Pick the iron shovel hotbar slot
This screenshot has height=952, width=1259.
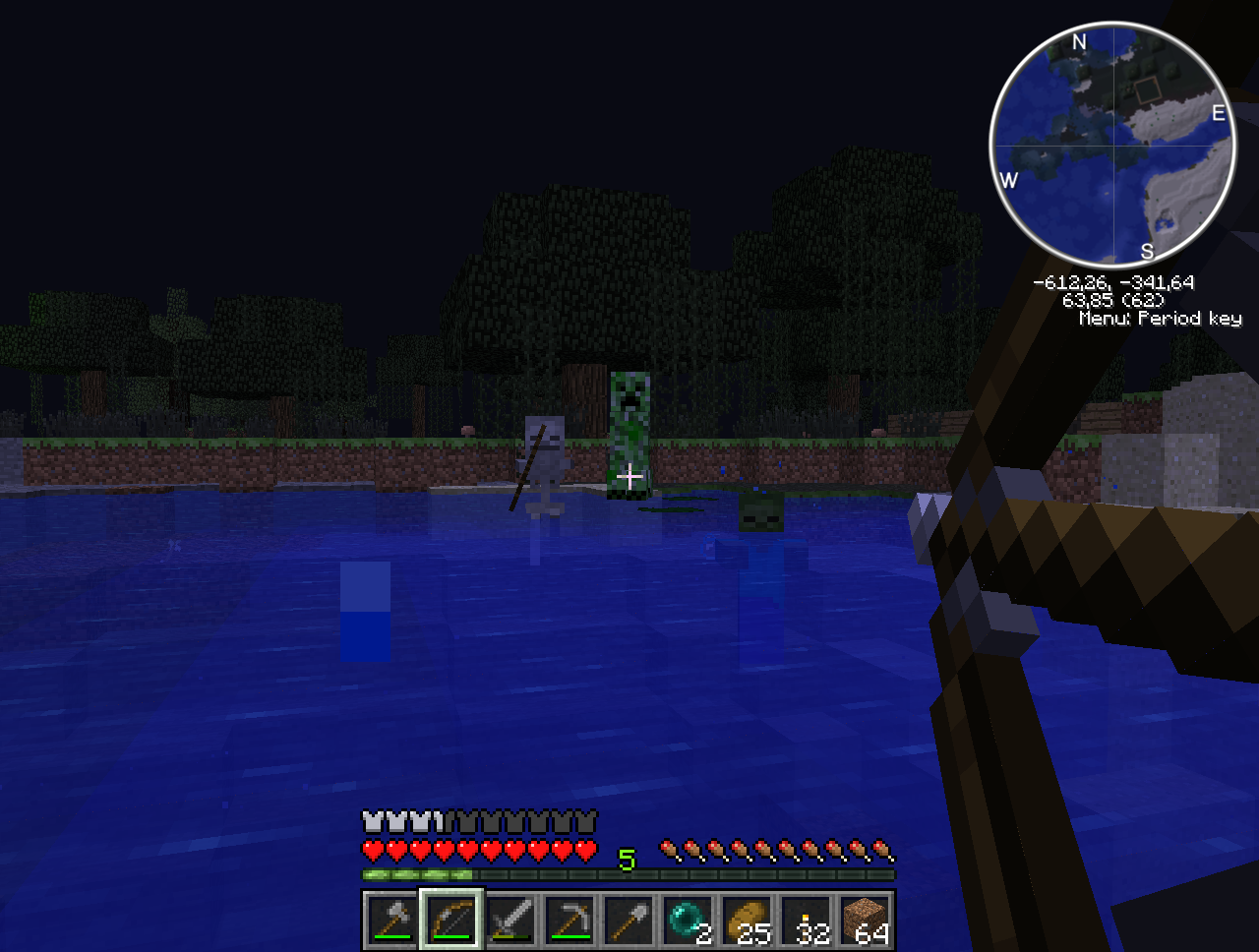point(629,921)
